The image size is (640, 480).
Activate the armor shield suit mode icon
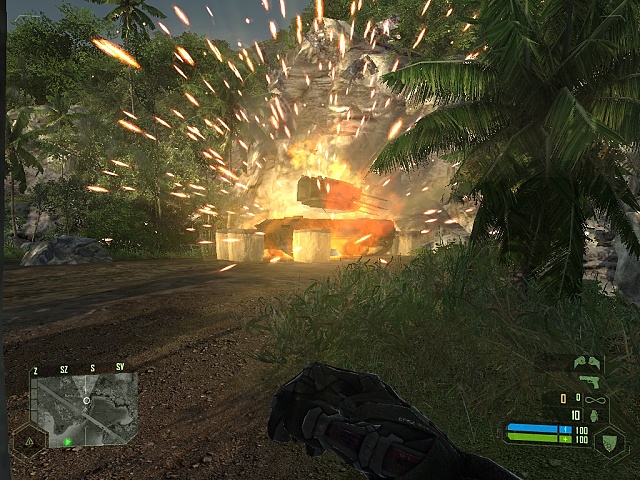tap(609, 441)
